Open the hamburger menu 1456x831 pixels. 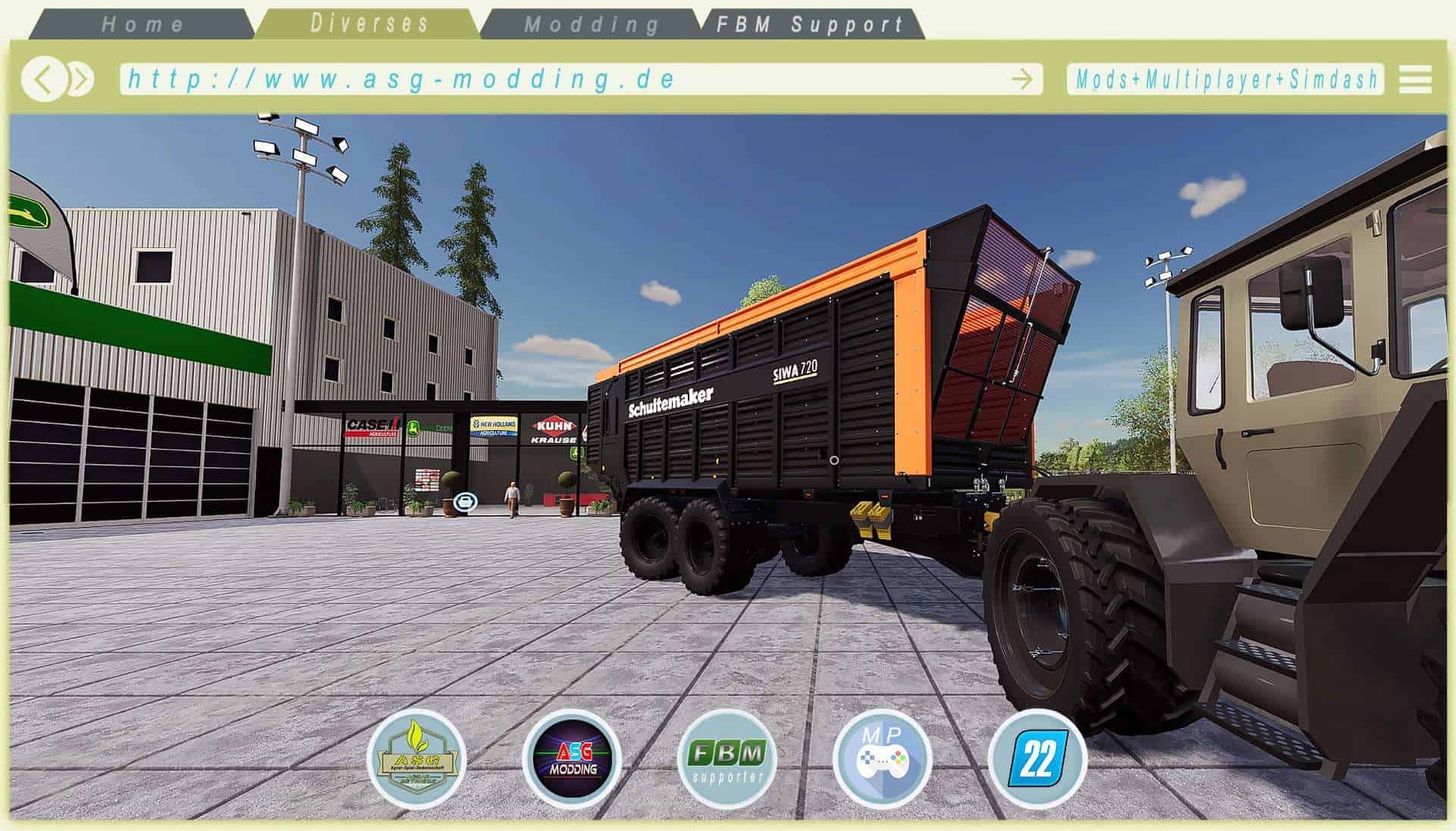click(1415, 79)
